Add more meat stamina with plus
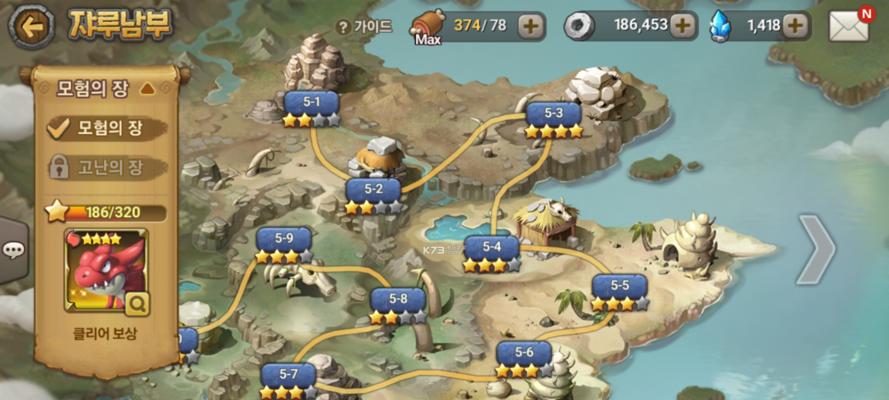This screenshot has height=400, width=889. (532, 26)
